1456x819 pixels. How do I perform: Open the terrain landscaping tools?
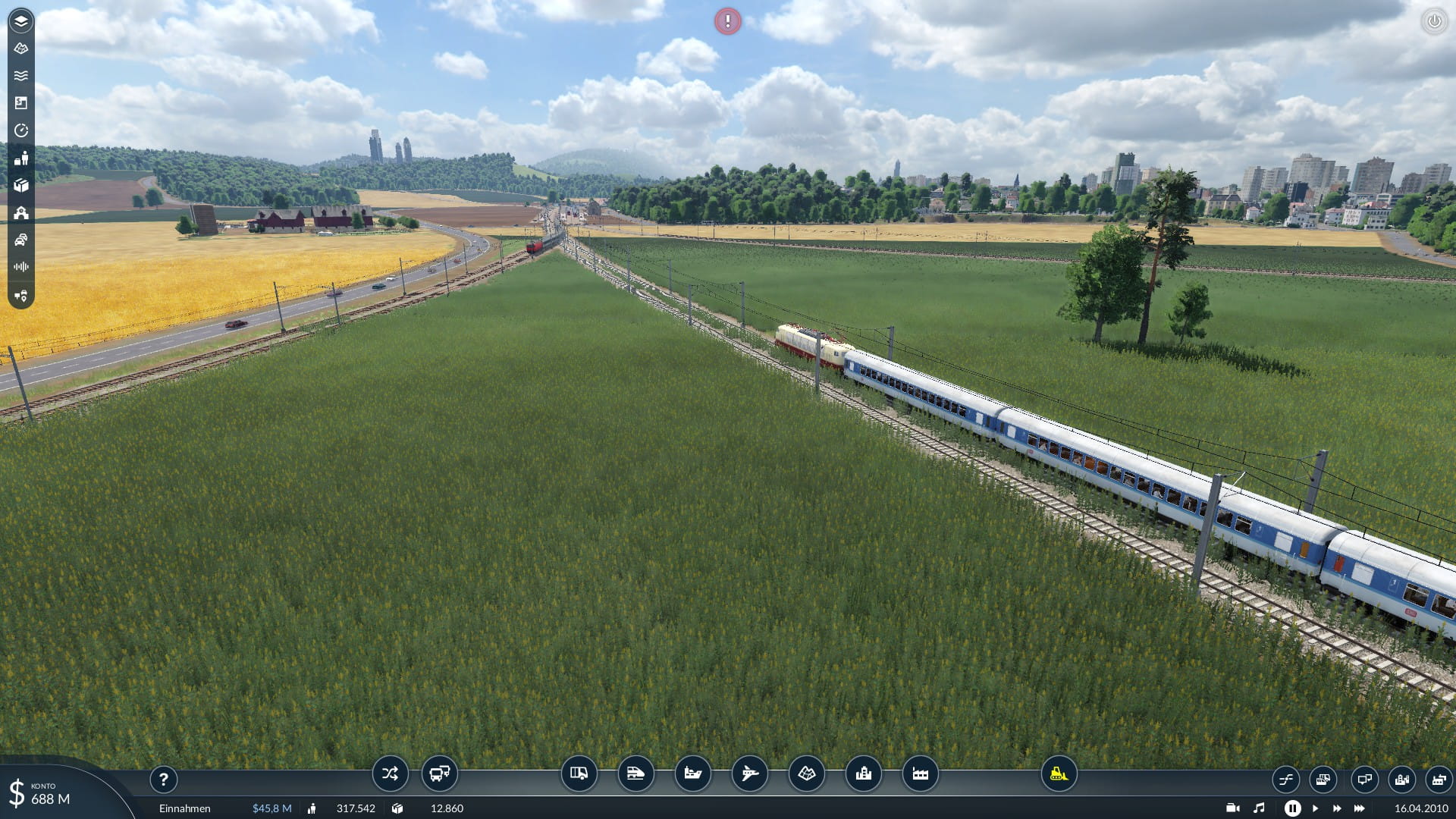pyautogui.click(x=806, y=773)
